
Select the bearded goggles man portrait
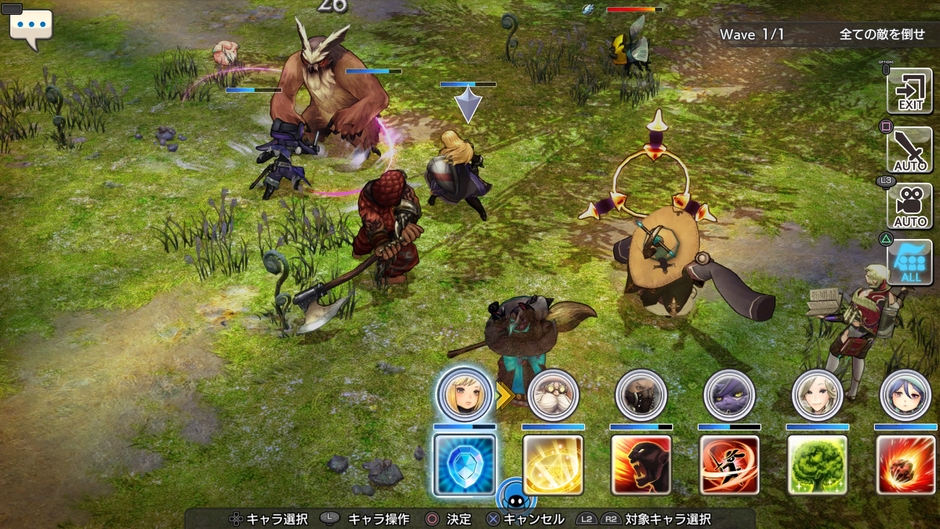coord(552,394)
